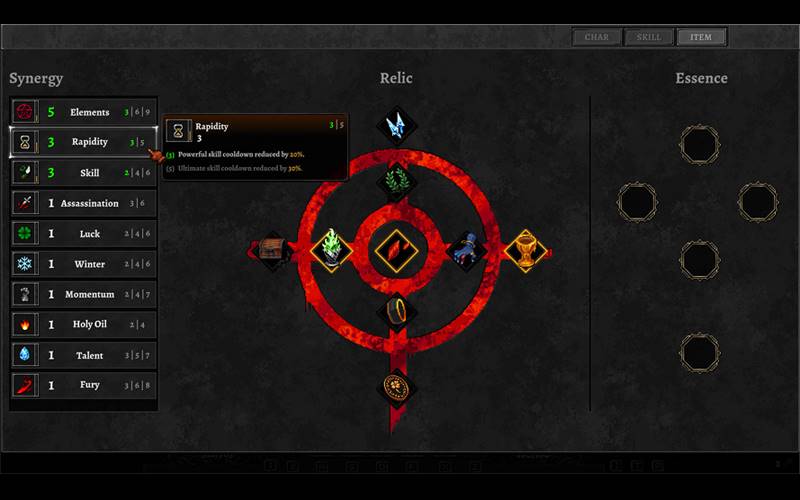
Task: Select the Elements synergy row
Action: click(x=84, y=112)
